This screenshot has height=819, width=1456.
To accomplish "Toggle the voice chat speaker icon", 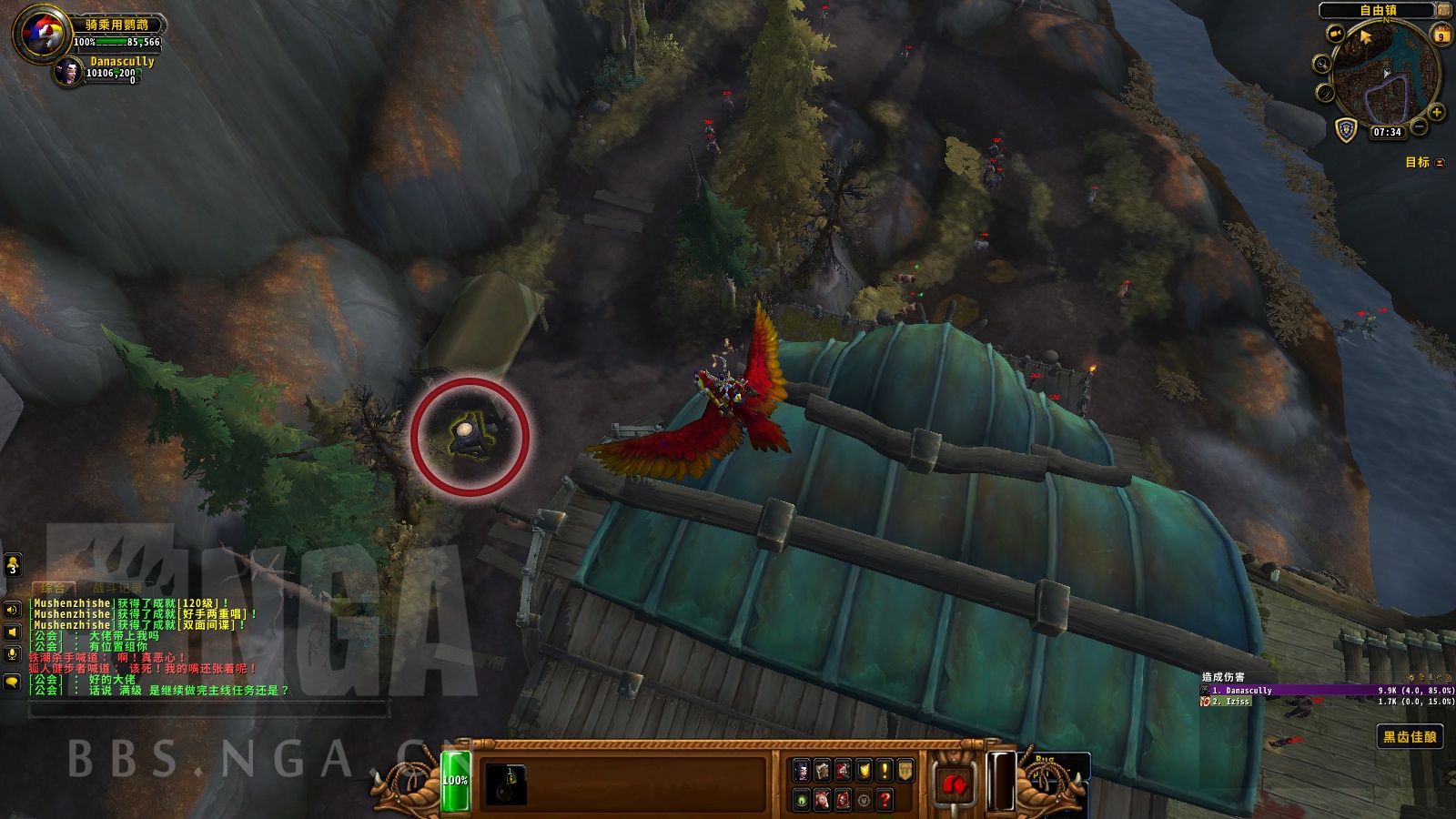I will [x=10, y=610].
